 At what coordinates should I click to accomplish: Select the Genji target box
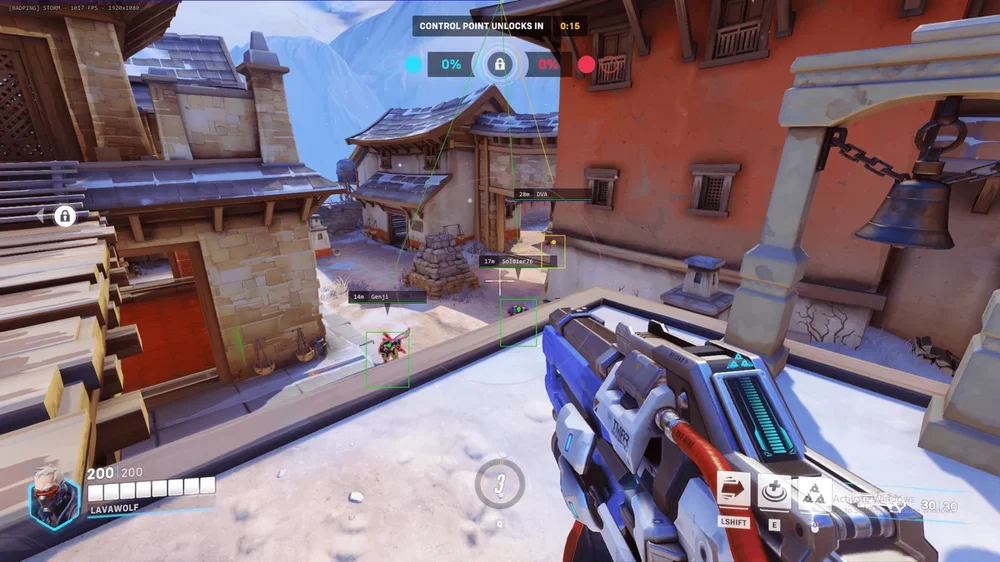[387, 359]
